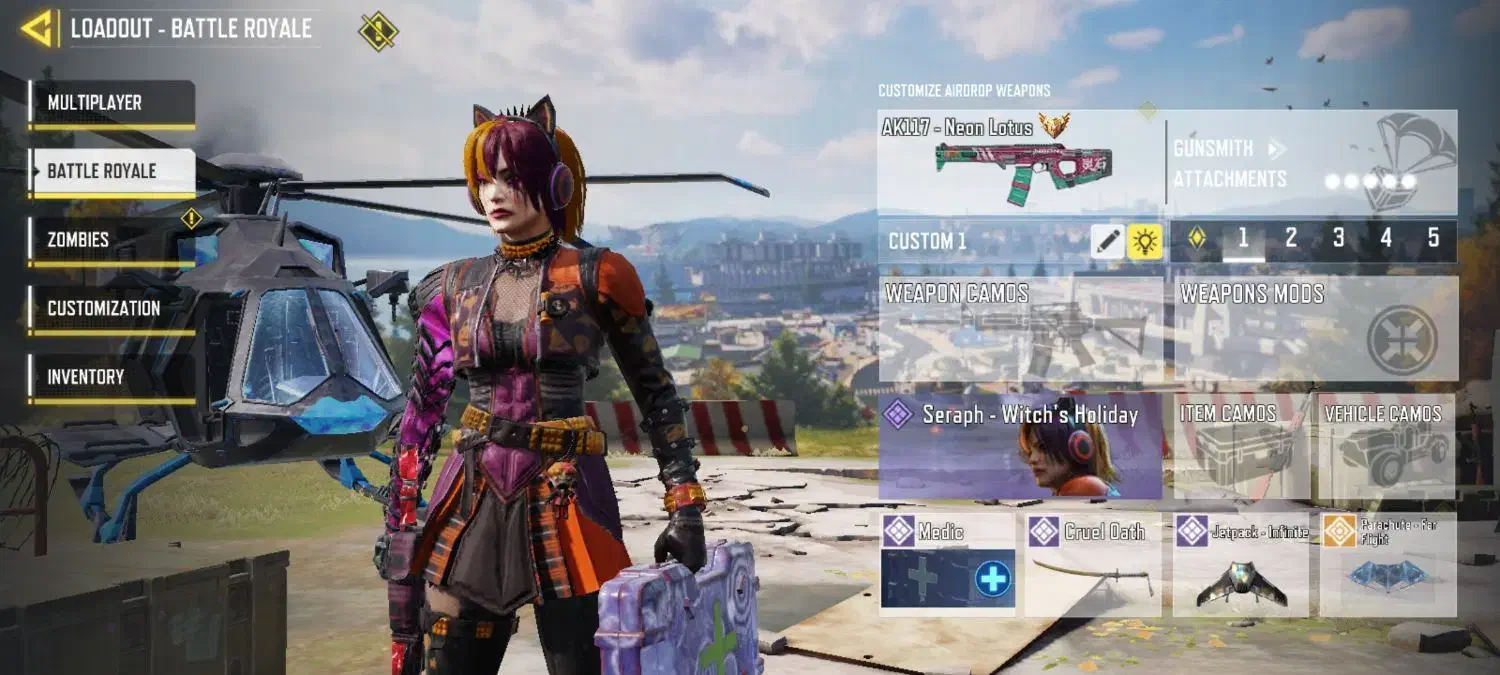
Task: Open the Zombies loadout tab
Action: 111,240
